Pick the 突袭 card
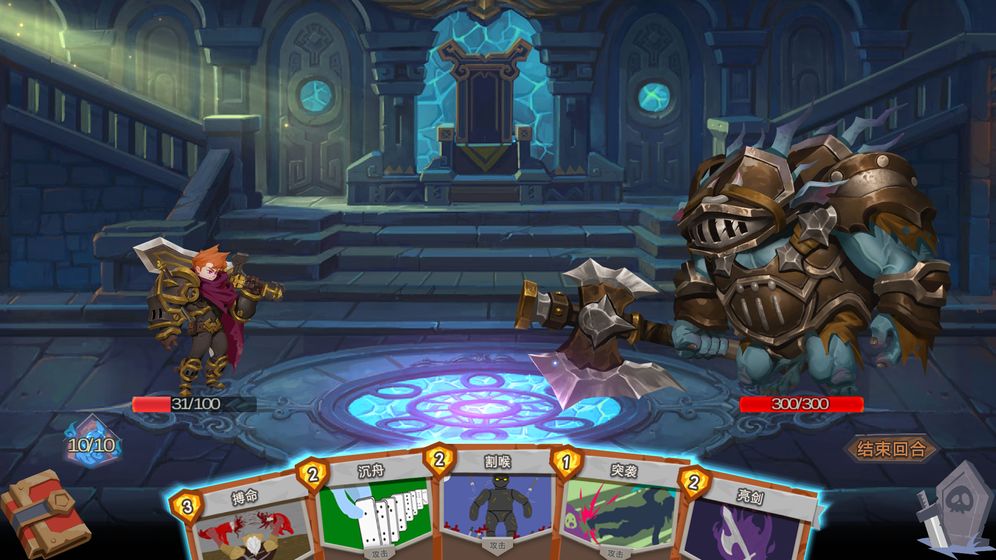The image size is (996, 560). (612, 510)
